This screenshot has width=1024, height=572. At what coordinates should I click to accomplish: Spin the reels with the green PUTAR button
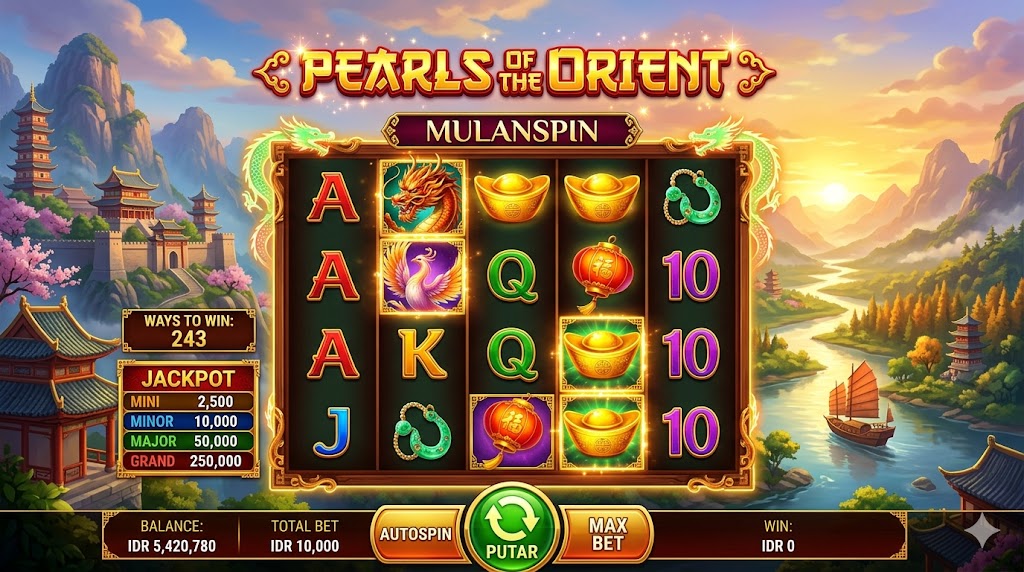click(511, 531)
